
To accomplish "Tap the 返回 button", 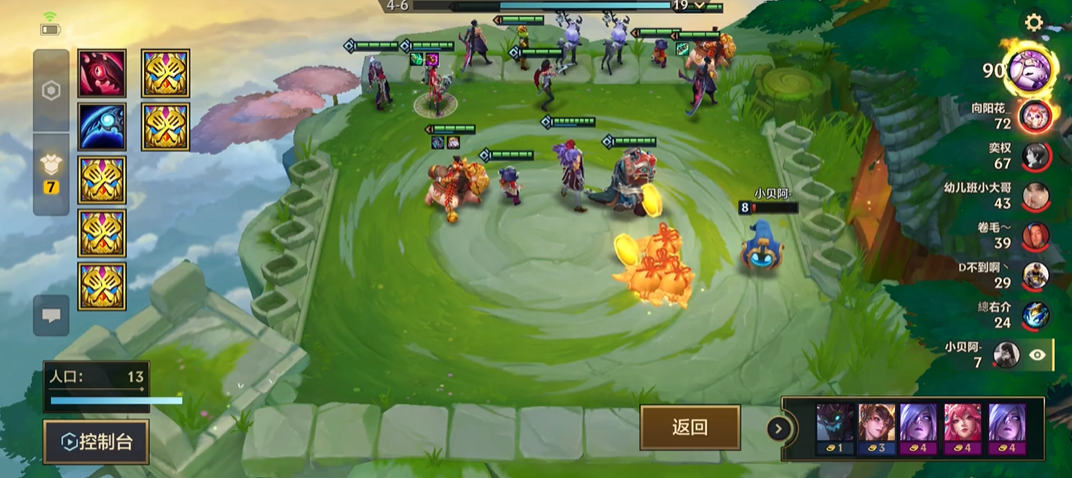I will 690,427.
